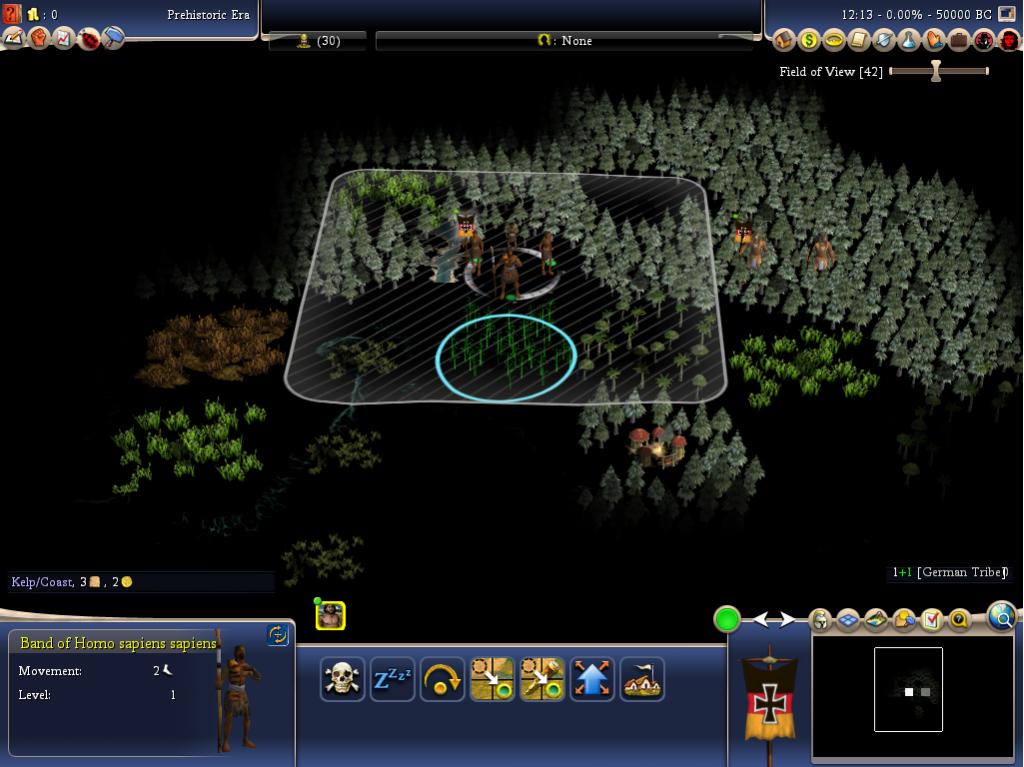
Task: Open the religion advisor praying hands icon
Action: 933,40
